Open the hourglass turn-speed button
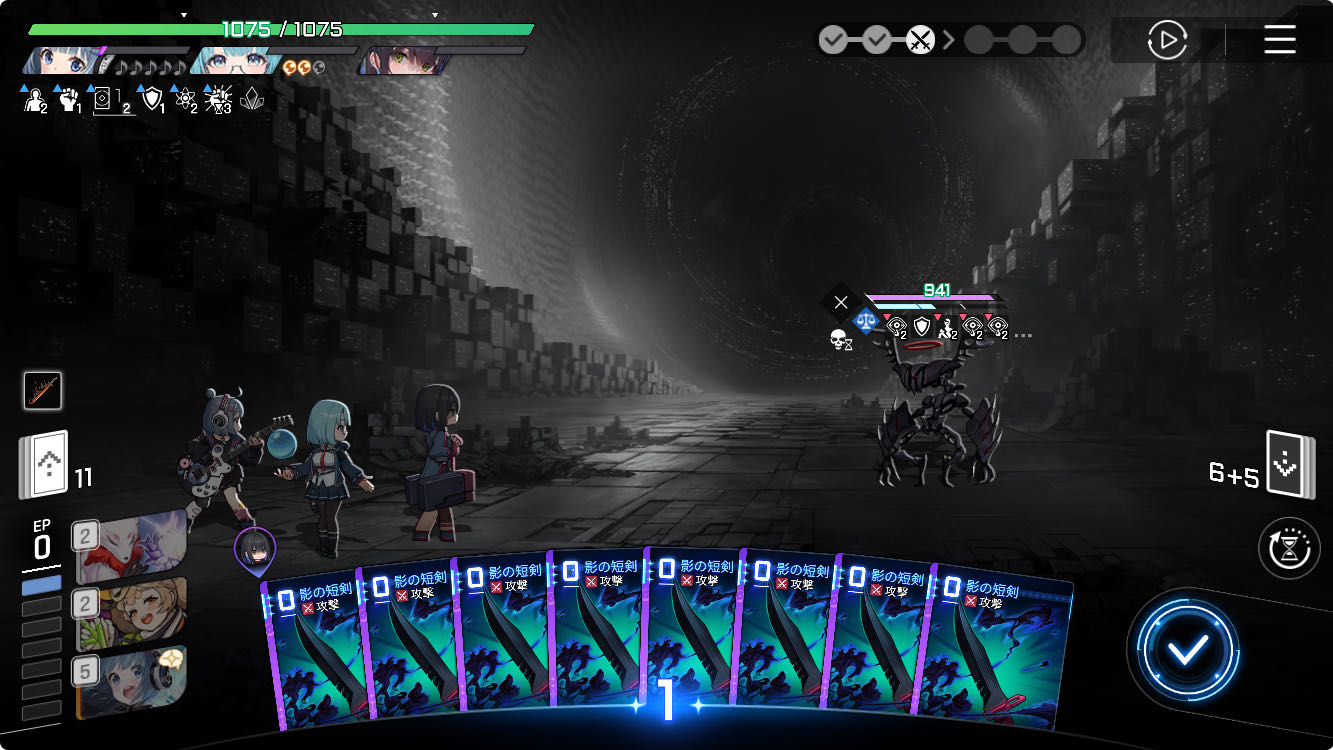 [1289, 548]
